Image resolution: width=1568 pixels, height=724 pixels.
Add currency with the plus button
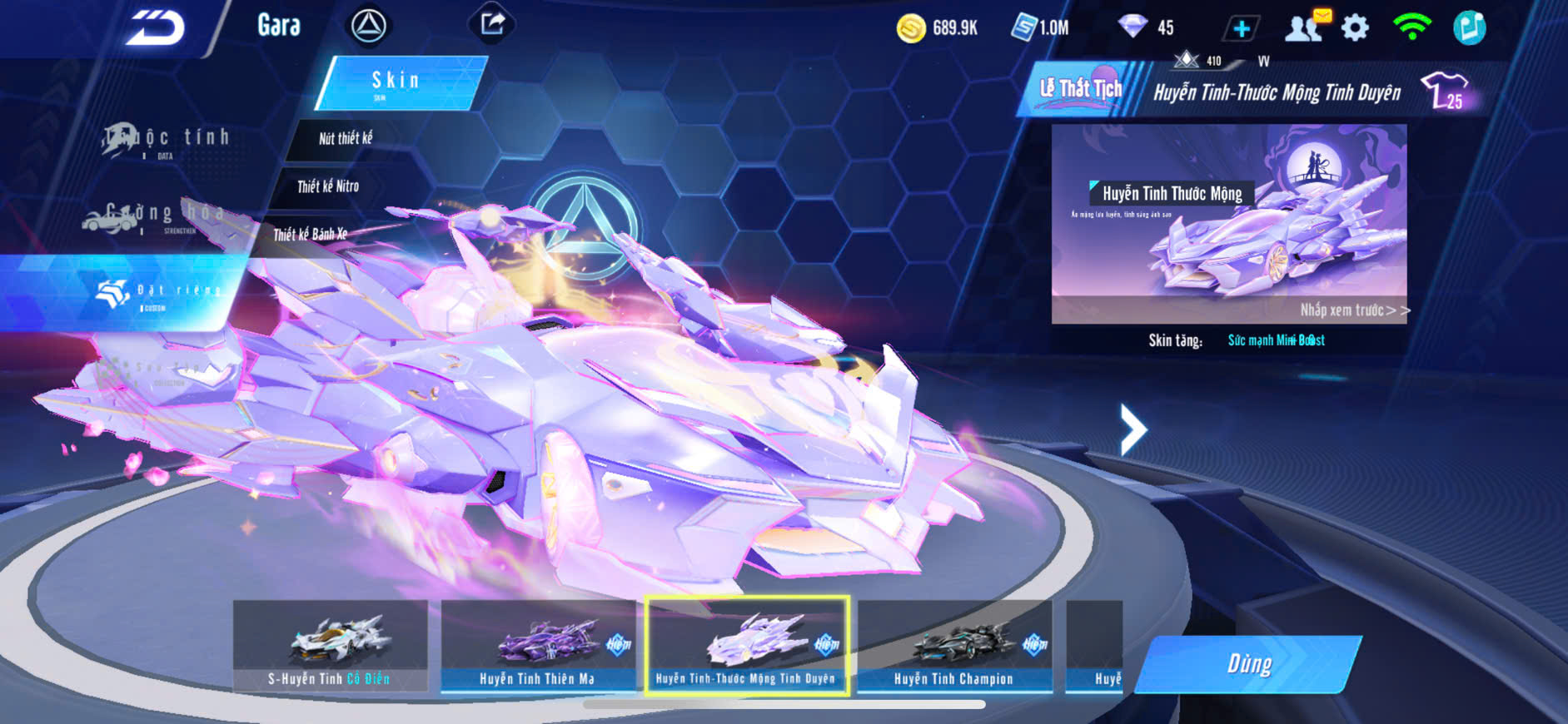pos(1241,28)
